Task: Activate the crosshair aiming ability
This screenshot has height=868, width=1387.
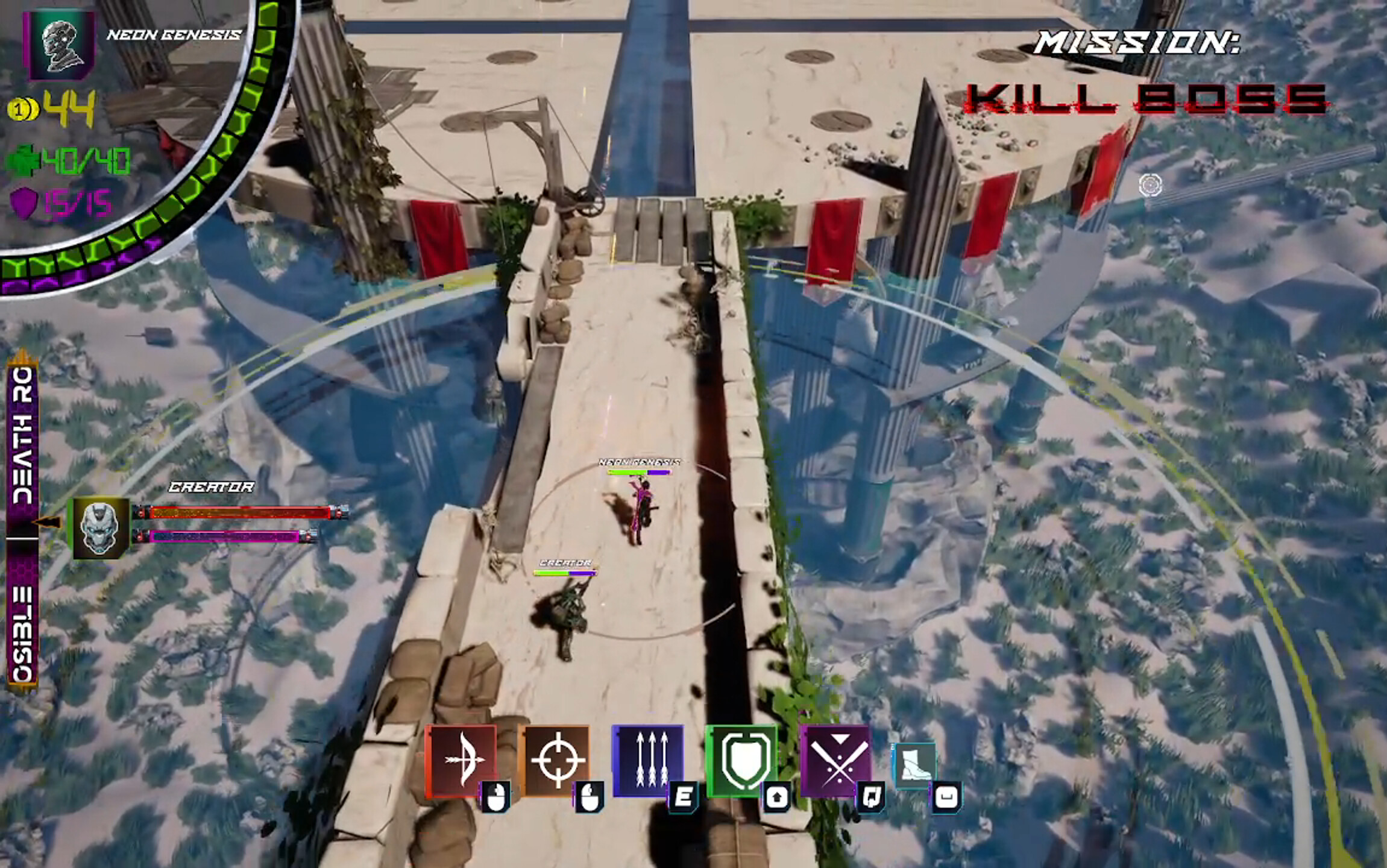Action: coord(558,759)
